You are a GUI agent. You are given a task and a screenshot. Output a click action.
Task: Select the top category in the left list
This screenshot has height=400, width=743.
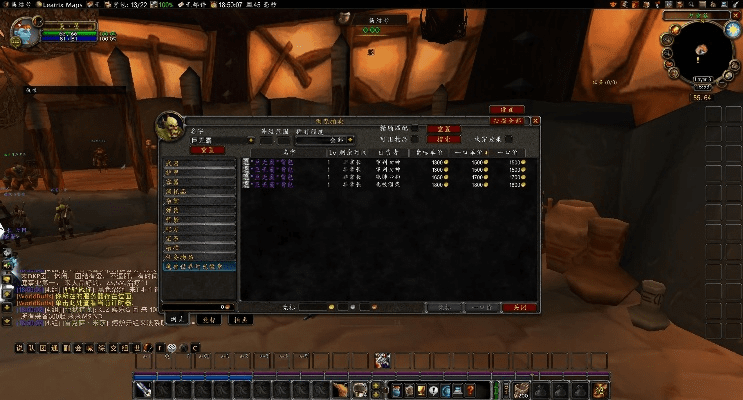tap(200, 163)
